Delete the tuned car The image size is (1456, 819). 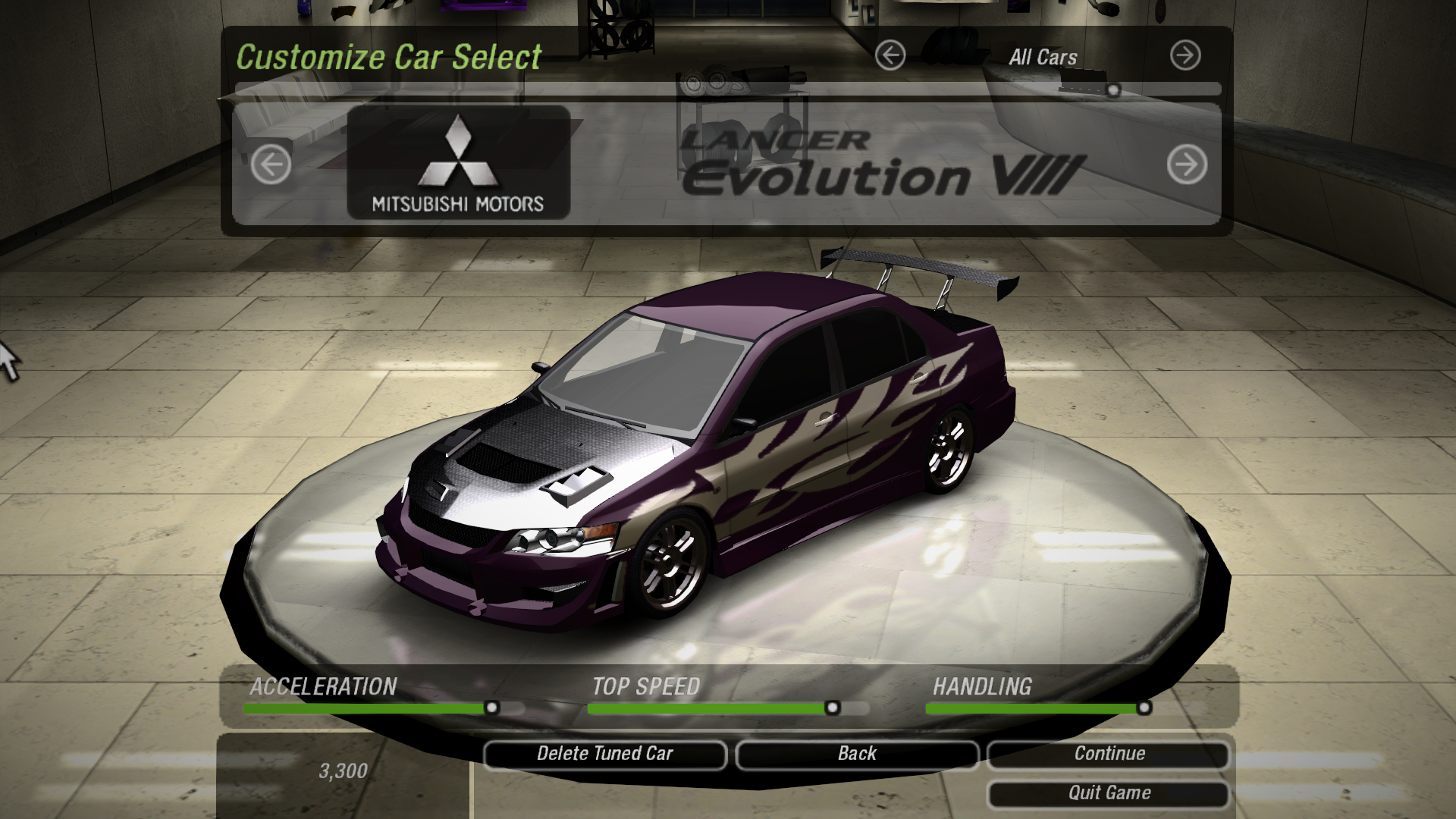604,754
